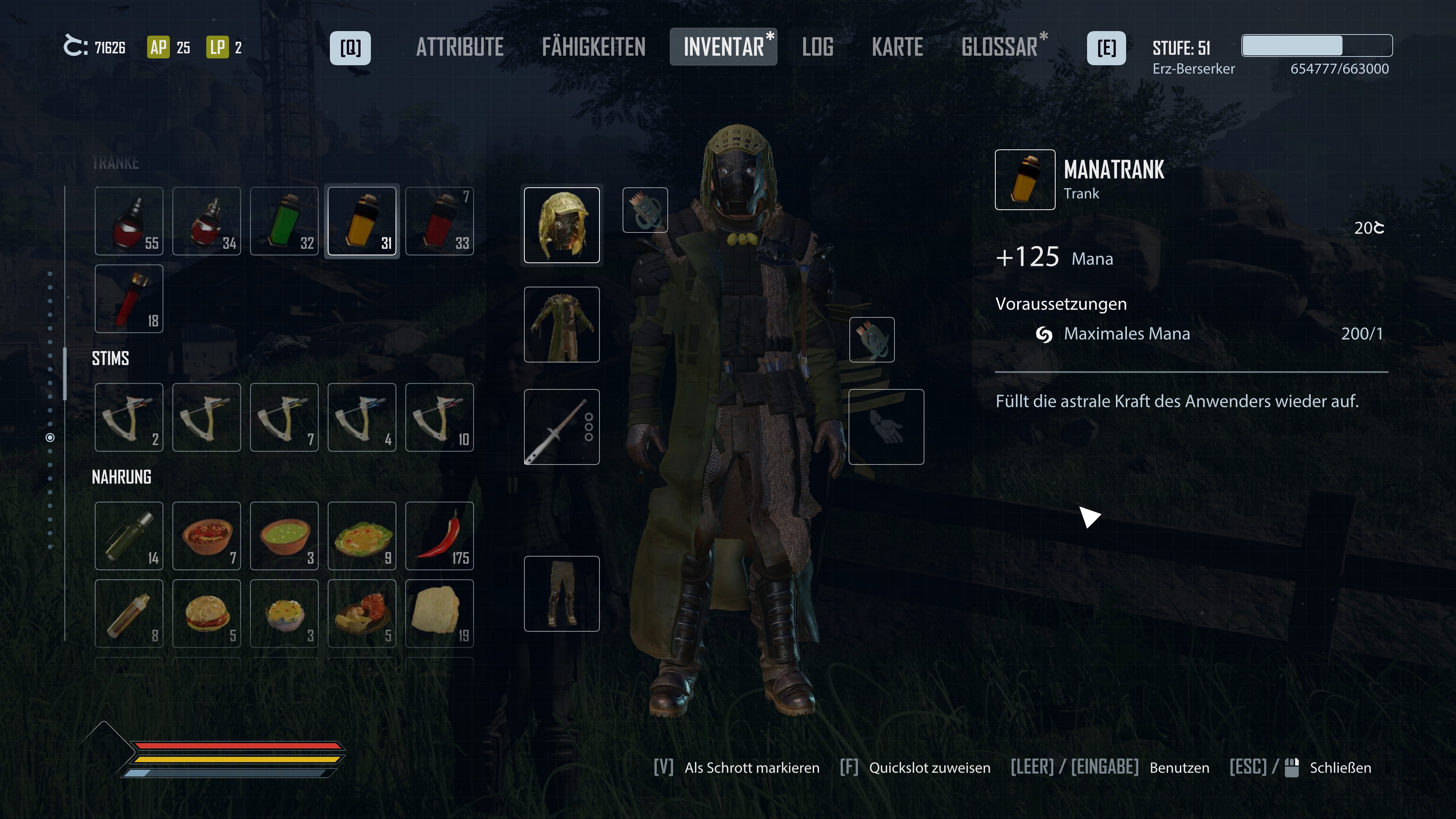Choose the green potion with 32 count

284,221
